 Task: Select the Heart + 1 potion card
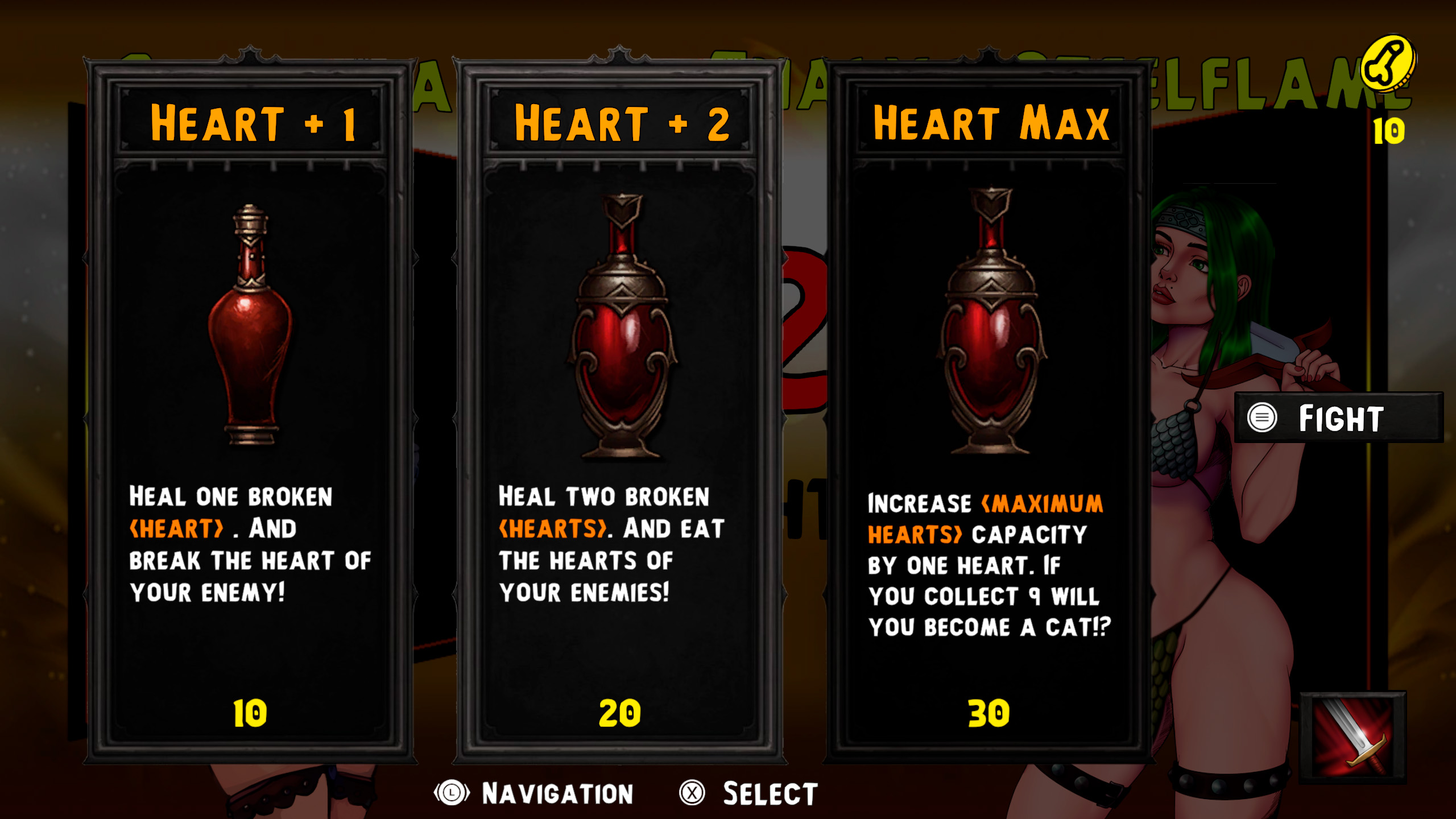pyautogui.click(x=250, y=409)
